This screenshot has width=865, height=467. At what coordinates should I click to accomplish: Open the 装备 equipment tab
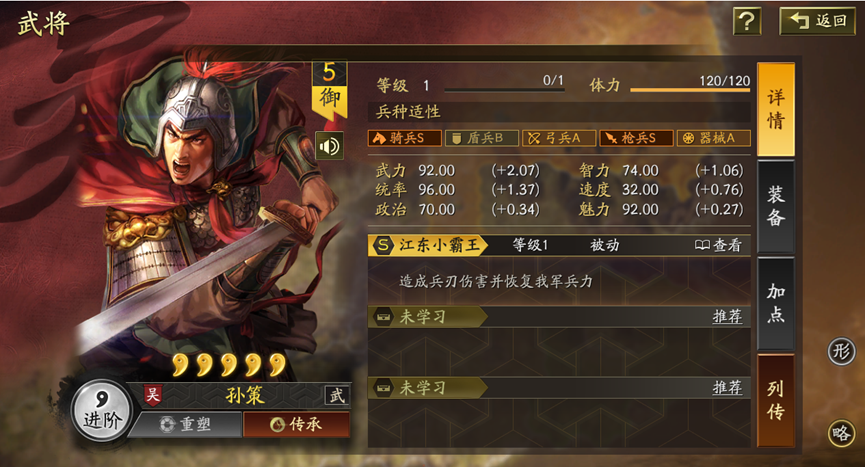[x=776, y=205]
